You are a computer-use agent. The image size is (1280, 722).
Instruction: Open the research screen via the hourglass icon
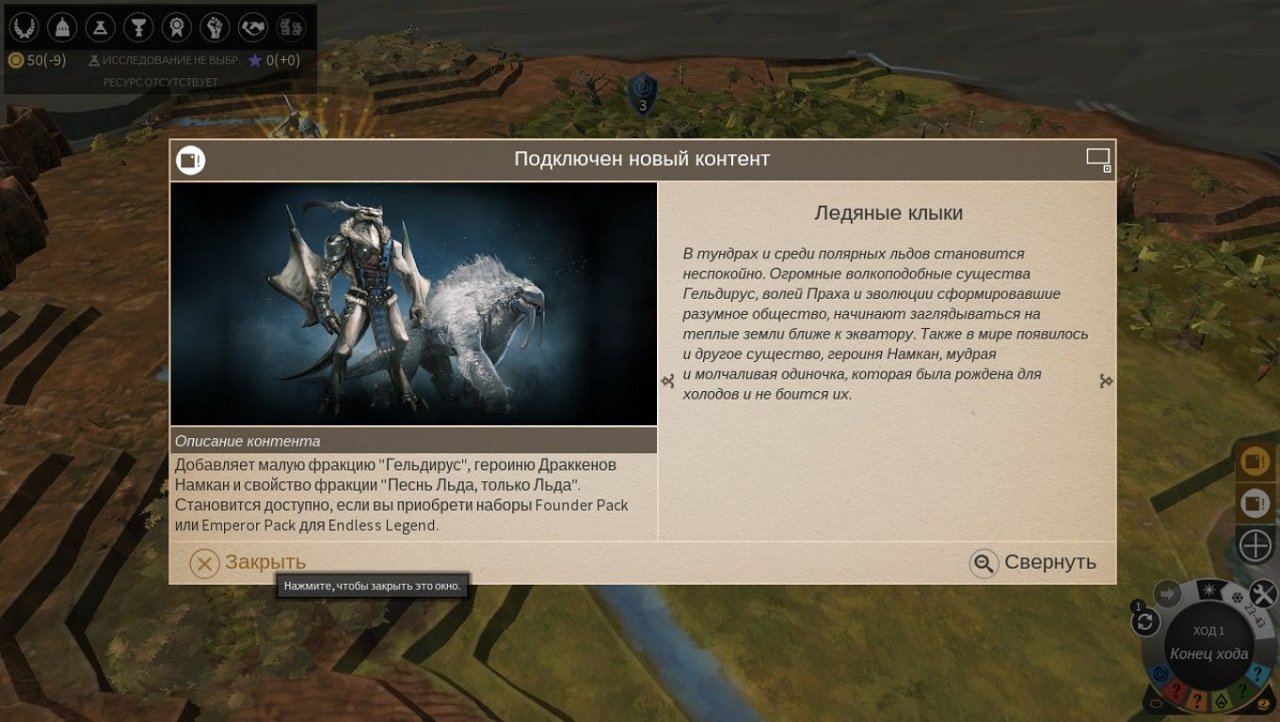(100, 26)
